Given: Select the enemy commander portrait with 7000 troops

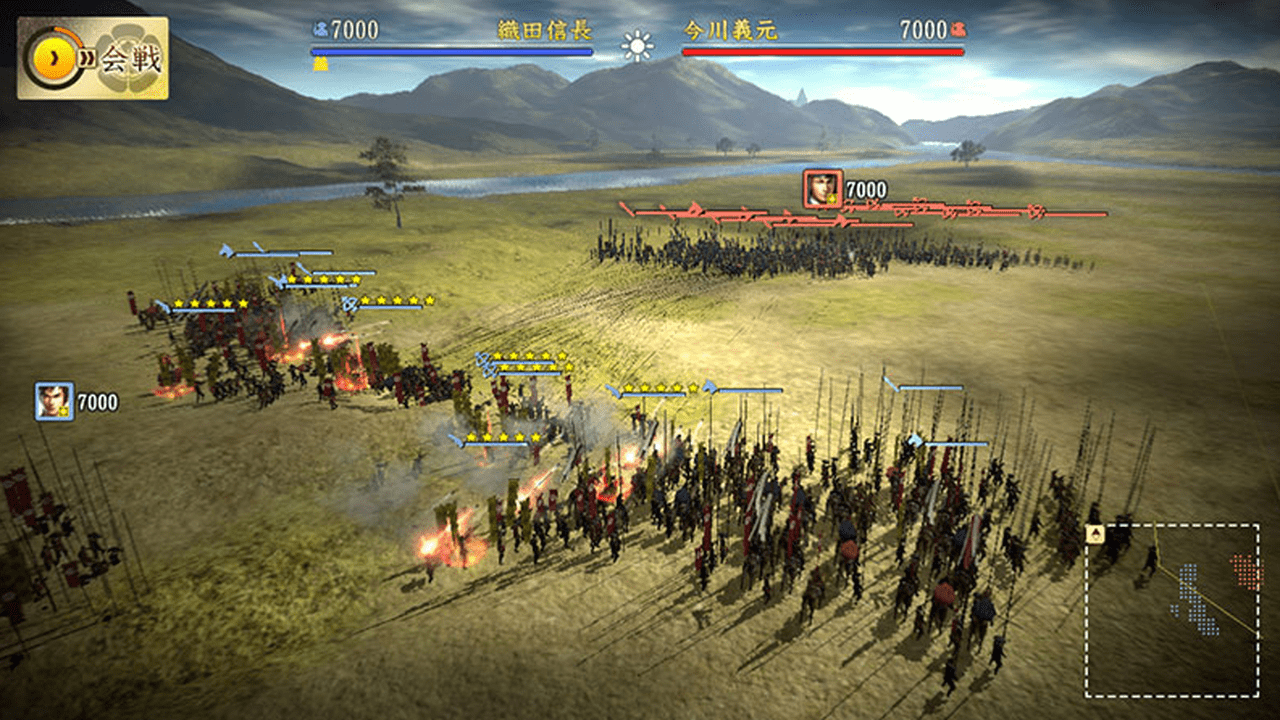Looking at the screenshot, I should point(822,189).
